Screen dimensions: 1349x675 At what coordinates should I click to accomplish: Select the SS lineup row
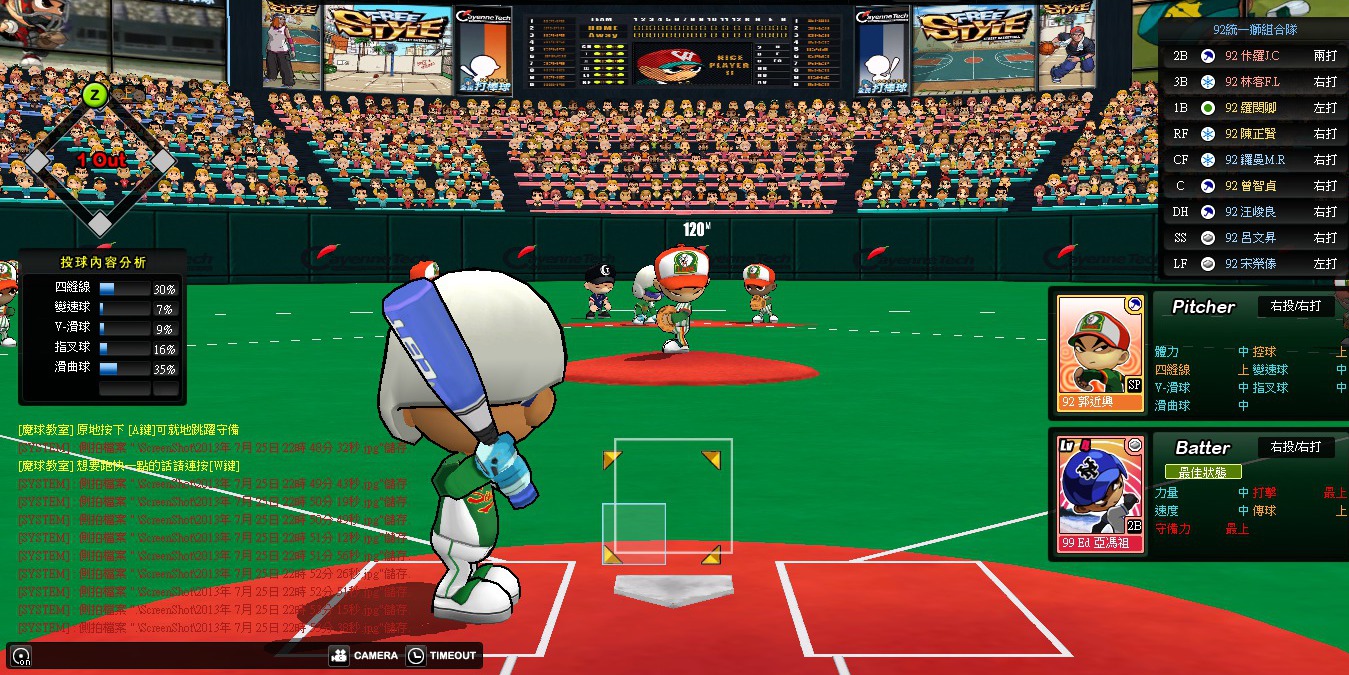click(x=1255, y=238)
